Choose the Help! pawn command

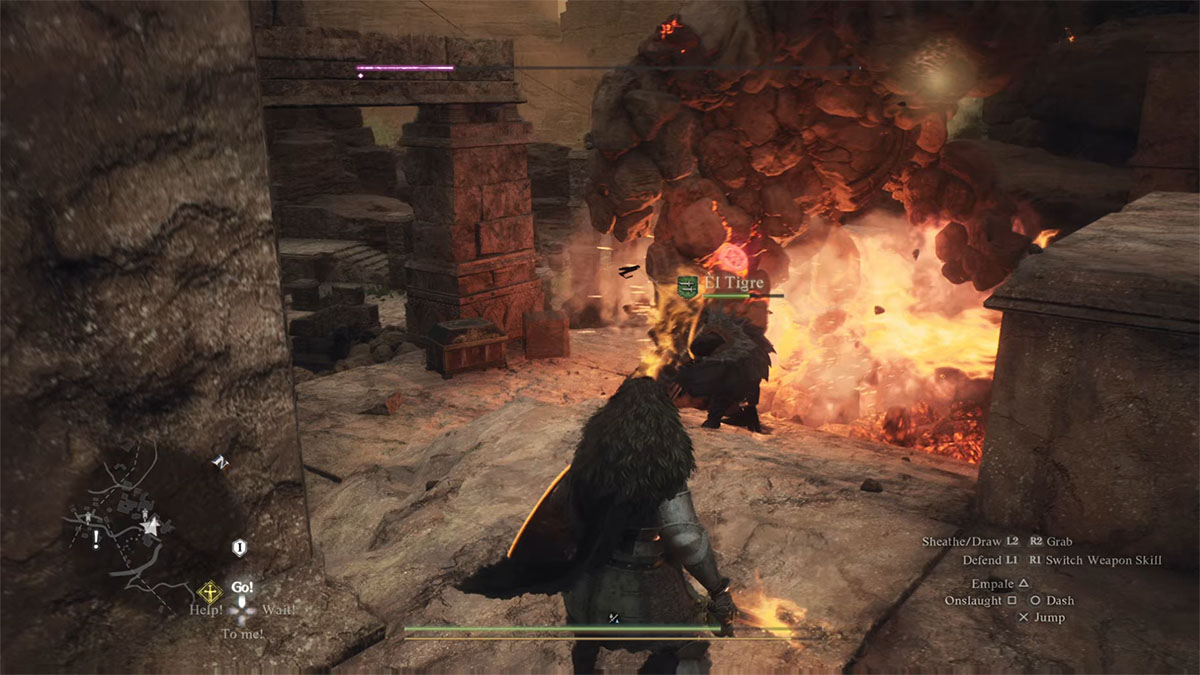coord(205,609)
